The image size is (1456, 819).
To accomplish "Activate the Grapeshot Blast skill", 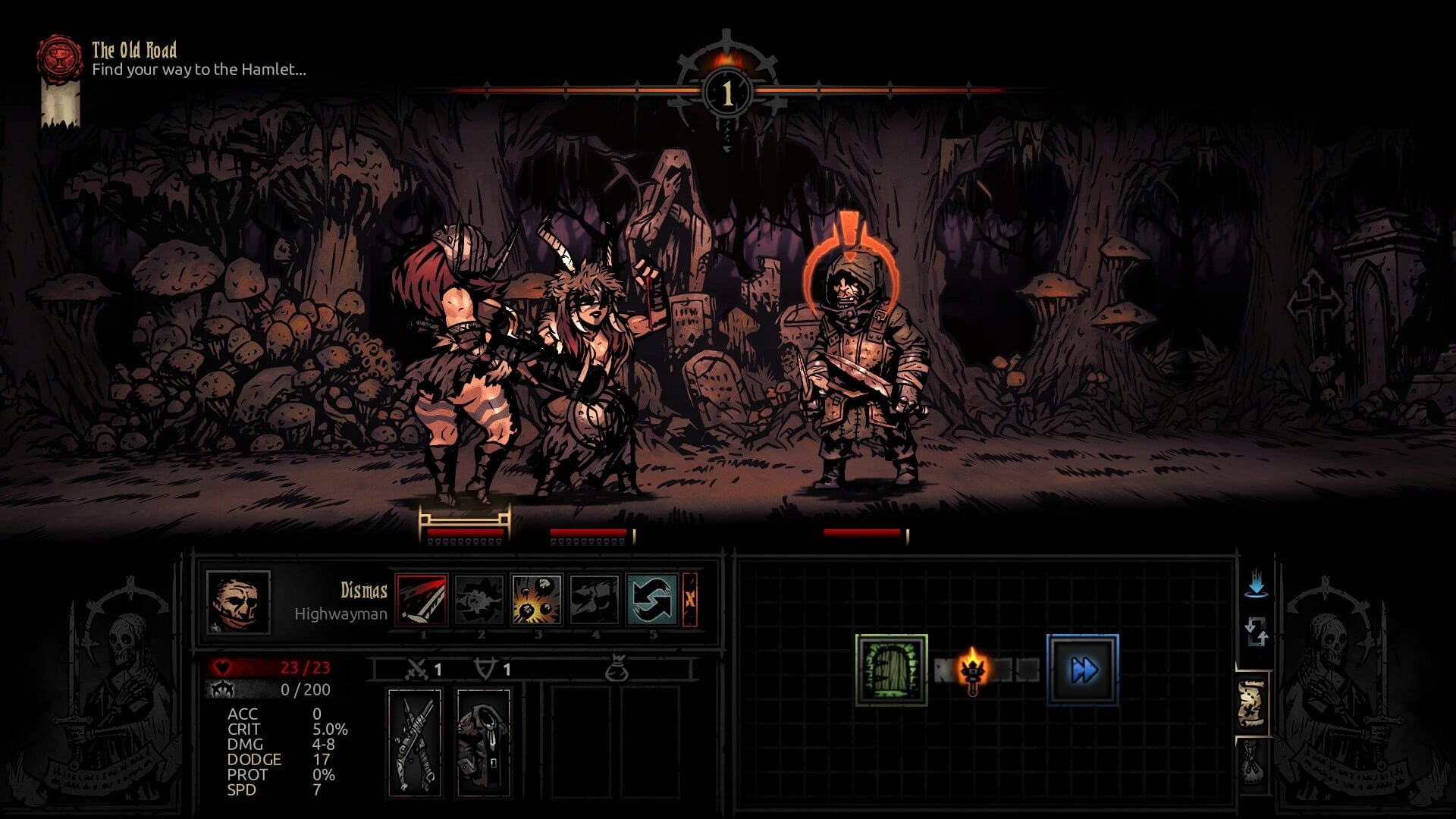I will coord(537,600).
